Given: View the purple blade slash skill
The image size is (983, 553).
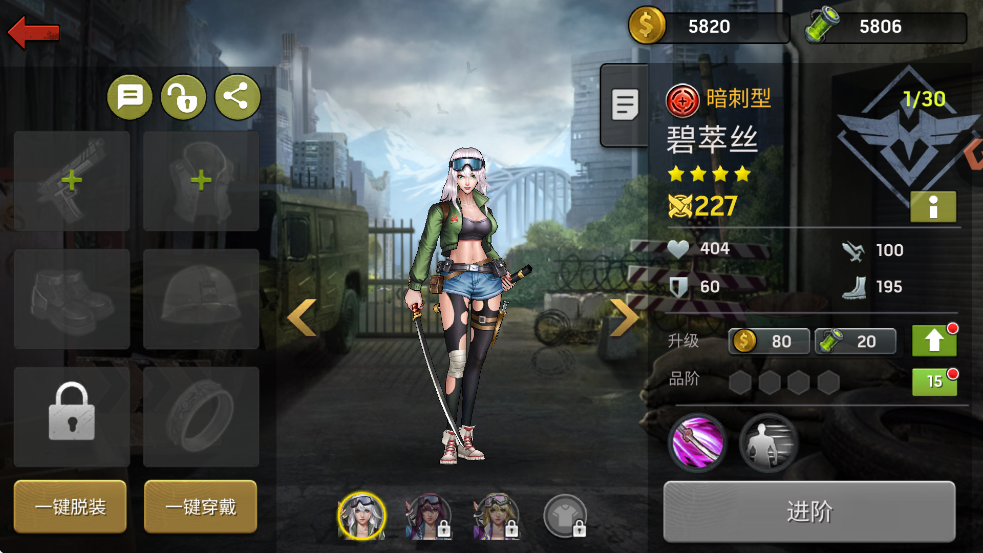Looking at the screenshot, I should pos(697,442).
